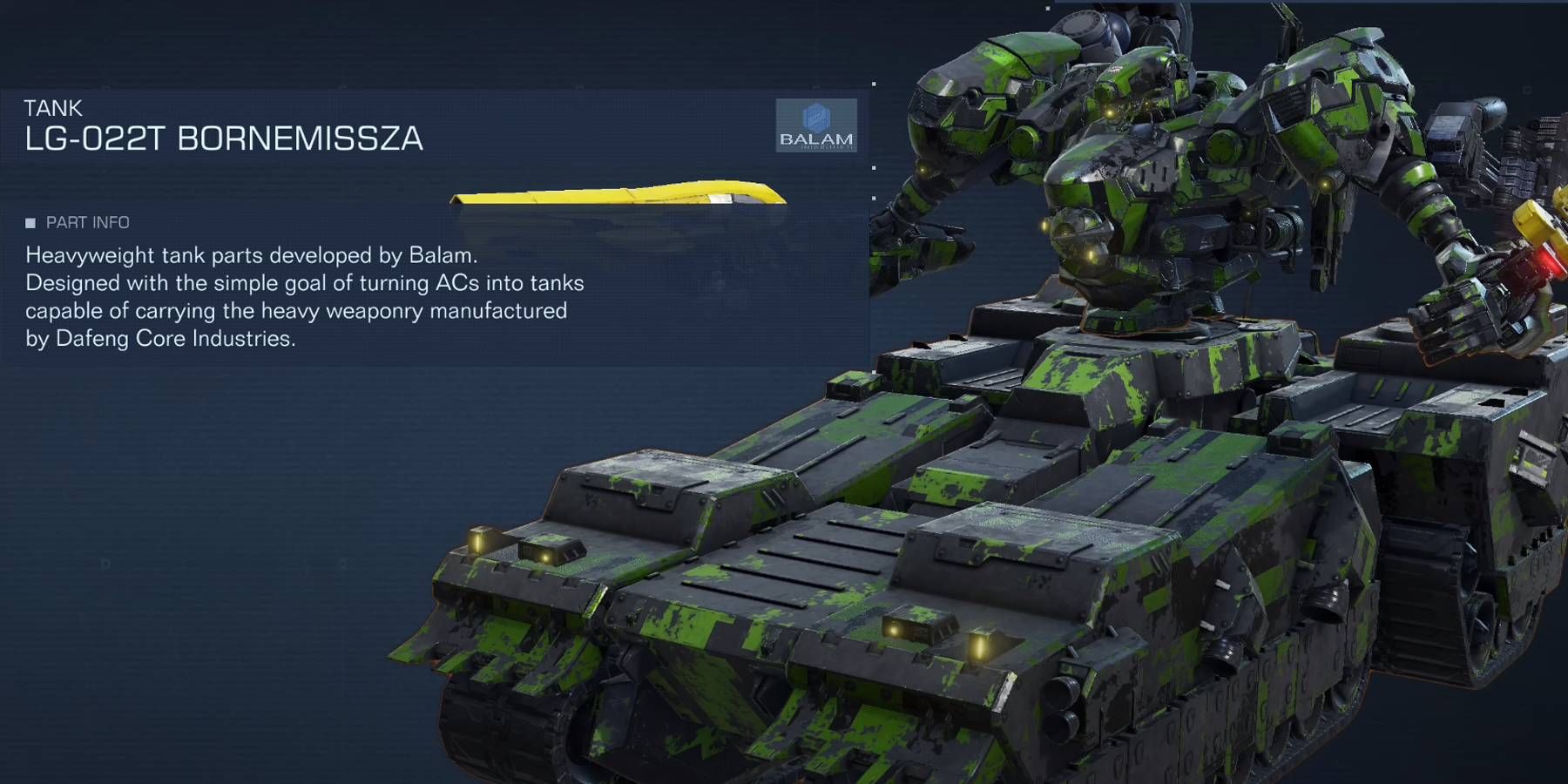
Task: Expand the TANK category header
Action: pyautogui.click(x=52, y=108)
